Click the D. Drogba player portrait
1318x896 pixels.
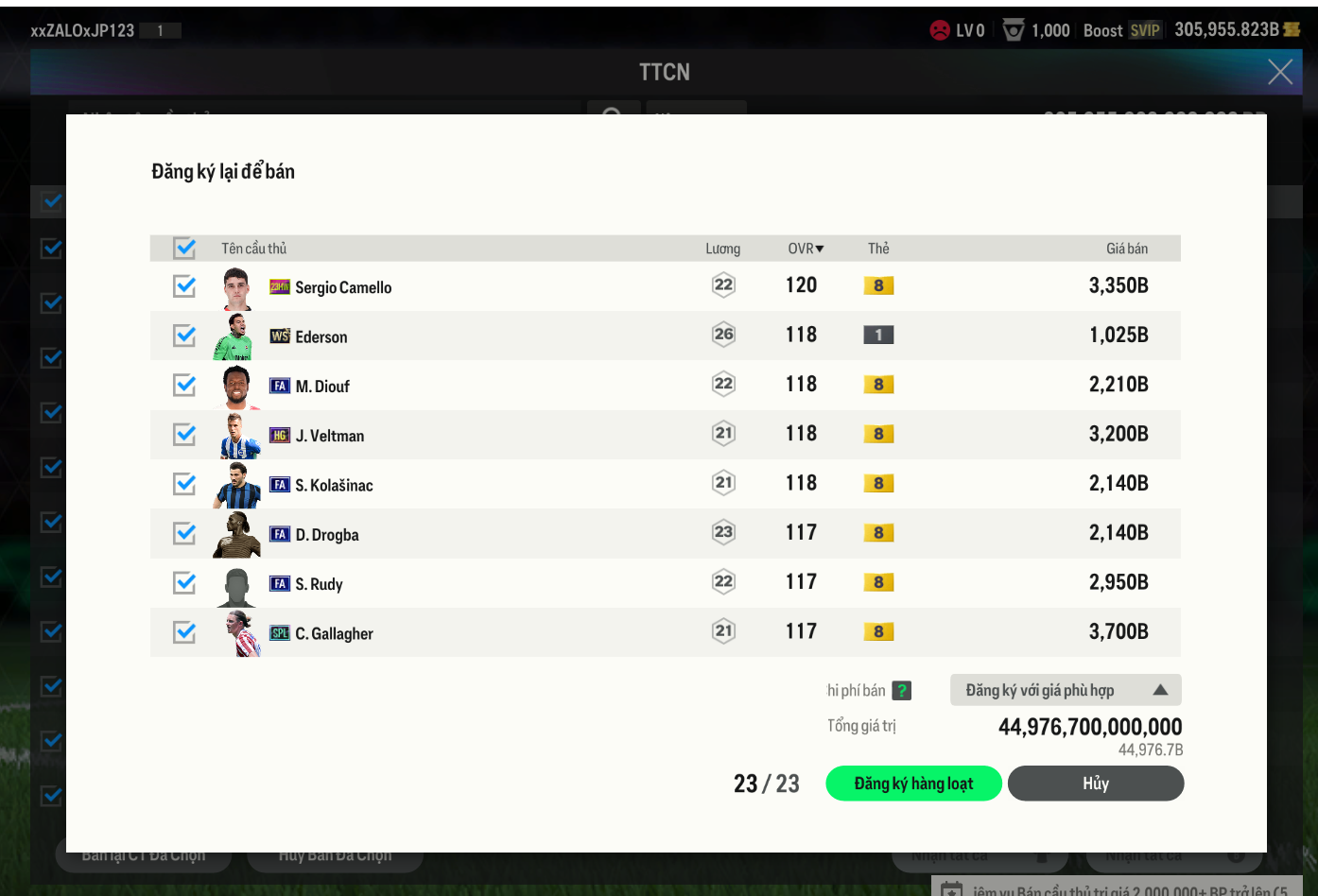click(235, 534)
